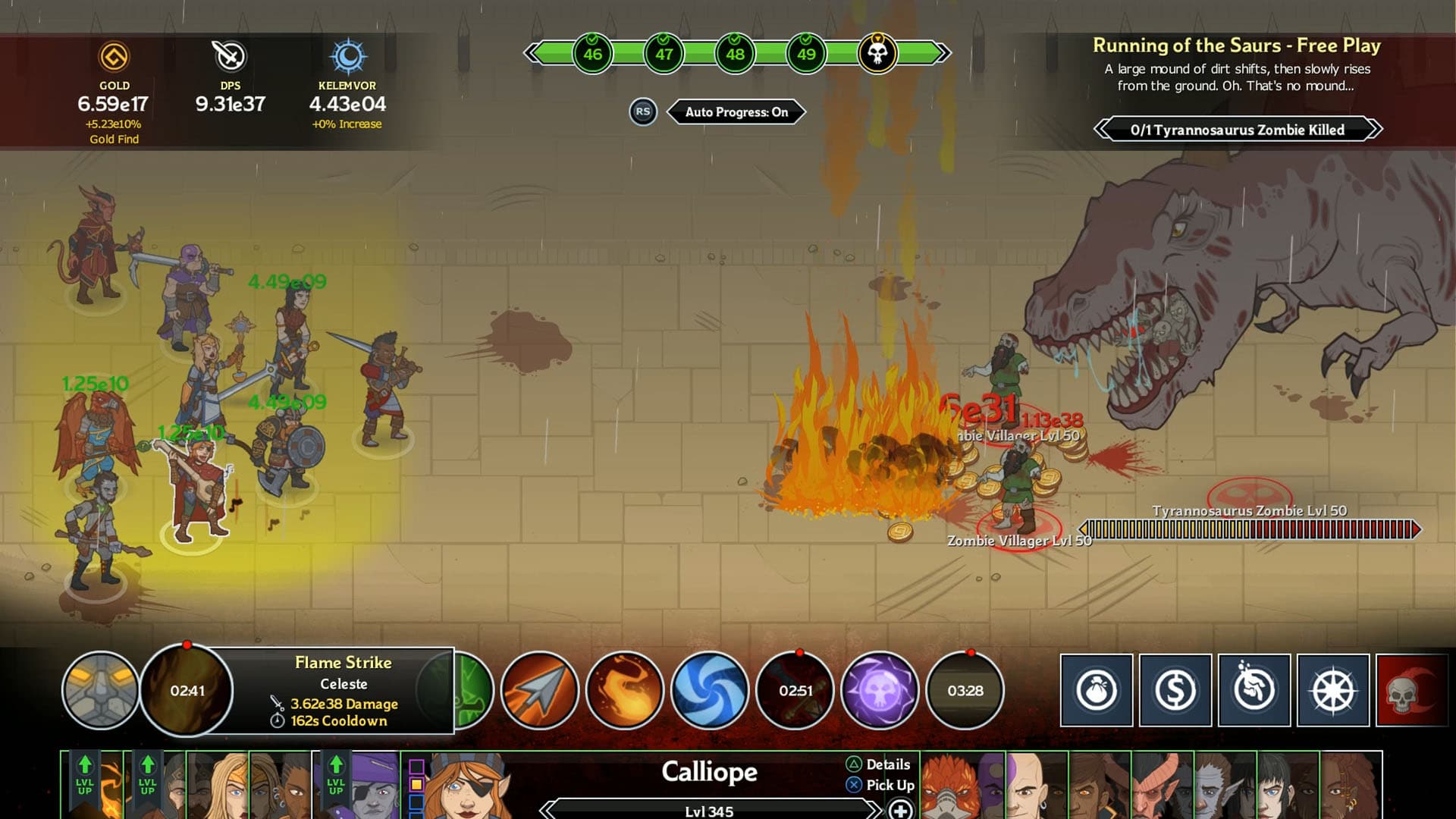Screen dimensions: 1456x819
Task: Toggle Auto Progress off
Action: 736,111
